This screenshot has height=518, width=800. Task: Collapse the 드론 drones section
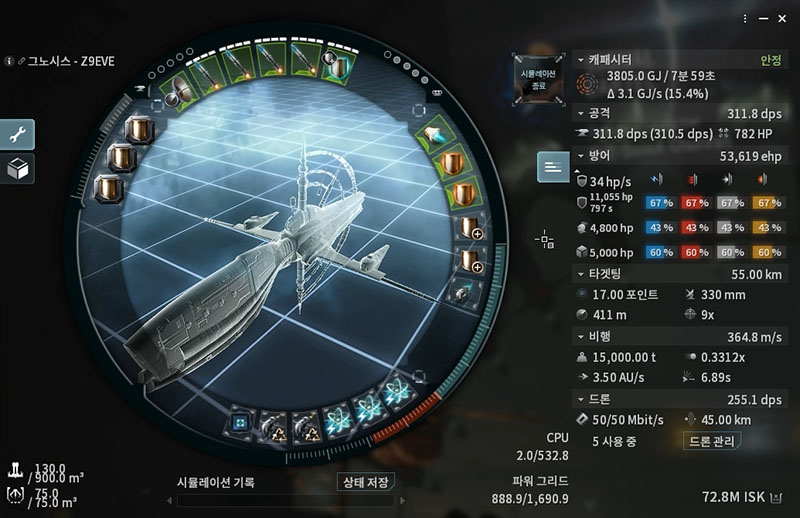pyautogui.click(x=581, y=398)
